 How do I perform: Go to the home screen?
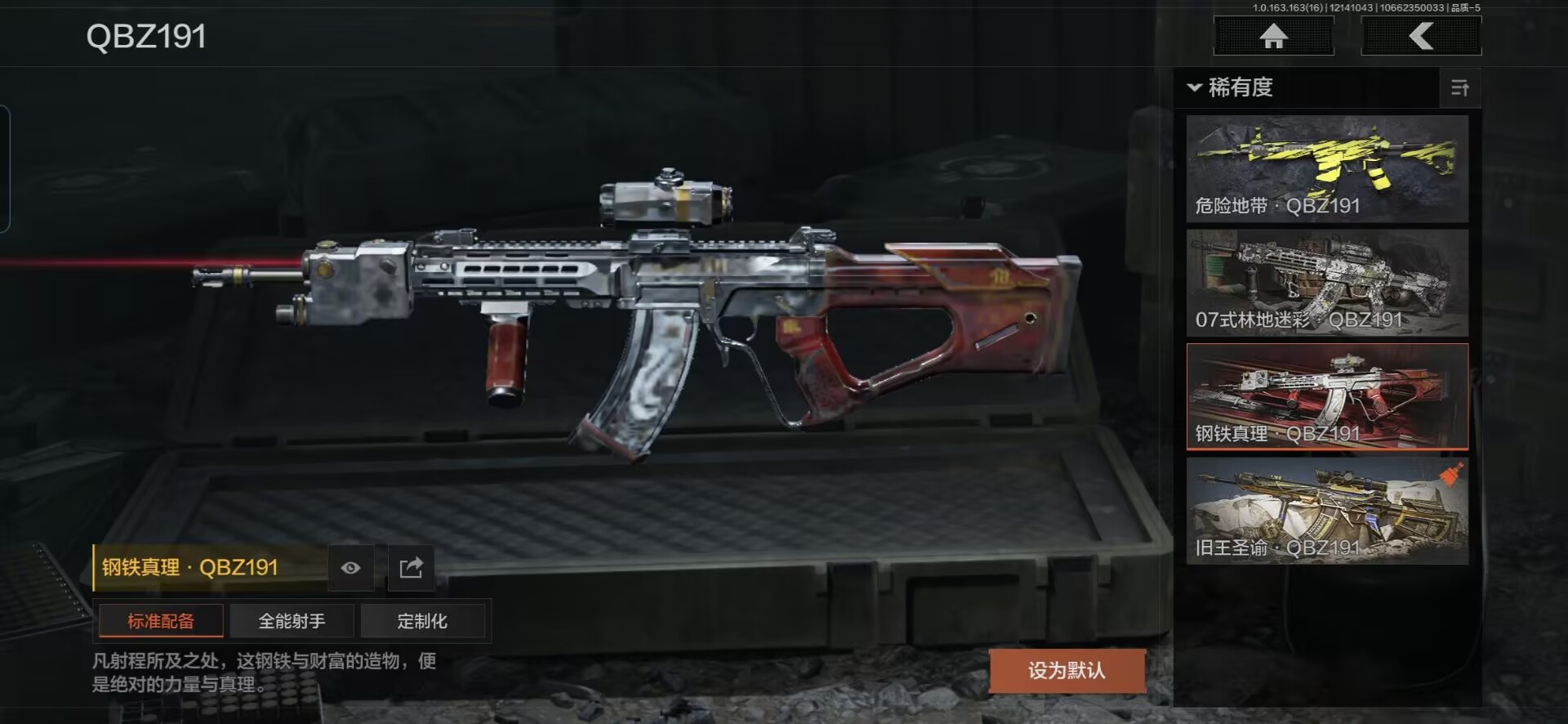click(1273, 37)
